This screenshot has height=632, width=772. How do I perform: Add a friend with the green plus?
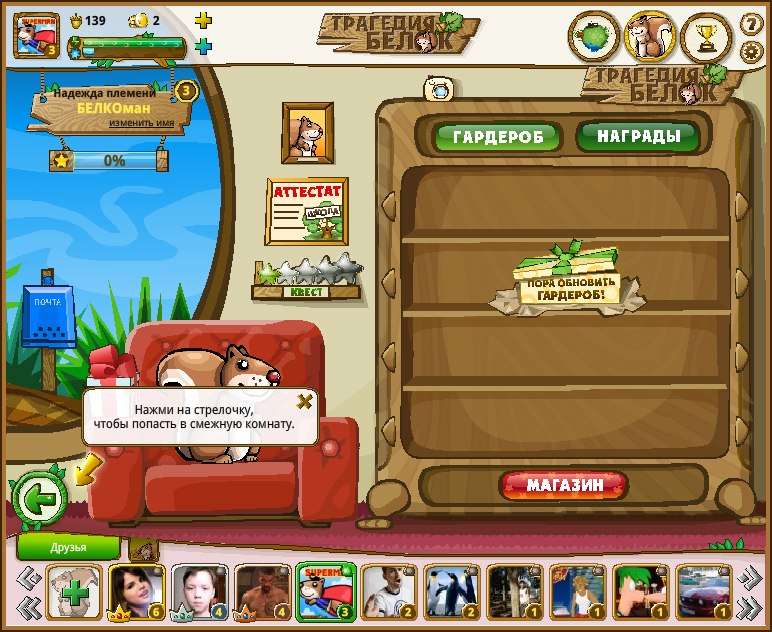point(75,591)
